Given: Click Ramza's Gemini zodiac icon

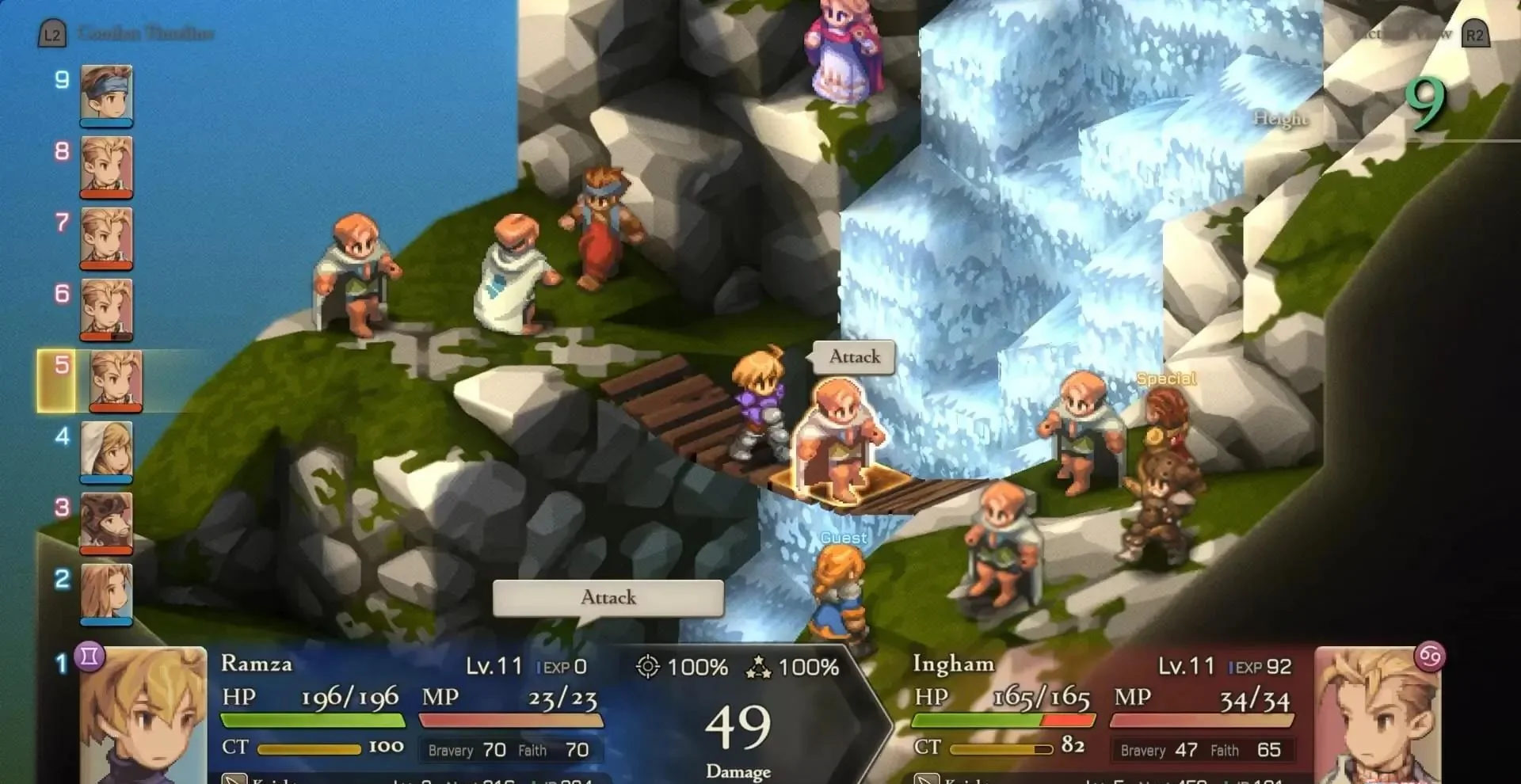Looking at the screenshot, I should (90, 657).
